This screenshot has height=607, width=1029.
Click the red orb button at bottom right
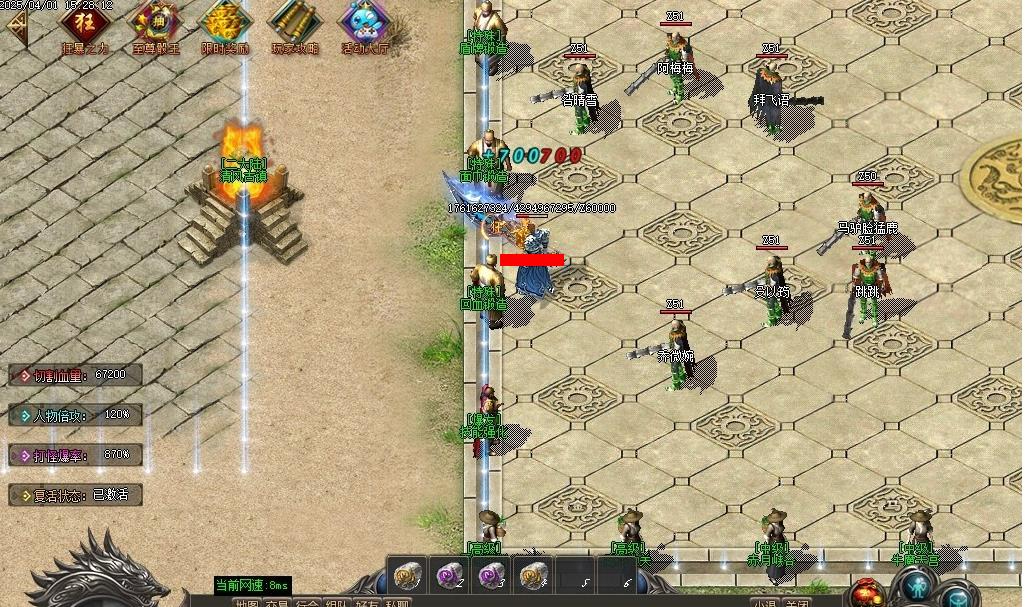pos(867,591)
